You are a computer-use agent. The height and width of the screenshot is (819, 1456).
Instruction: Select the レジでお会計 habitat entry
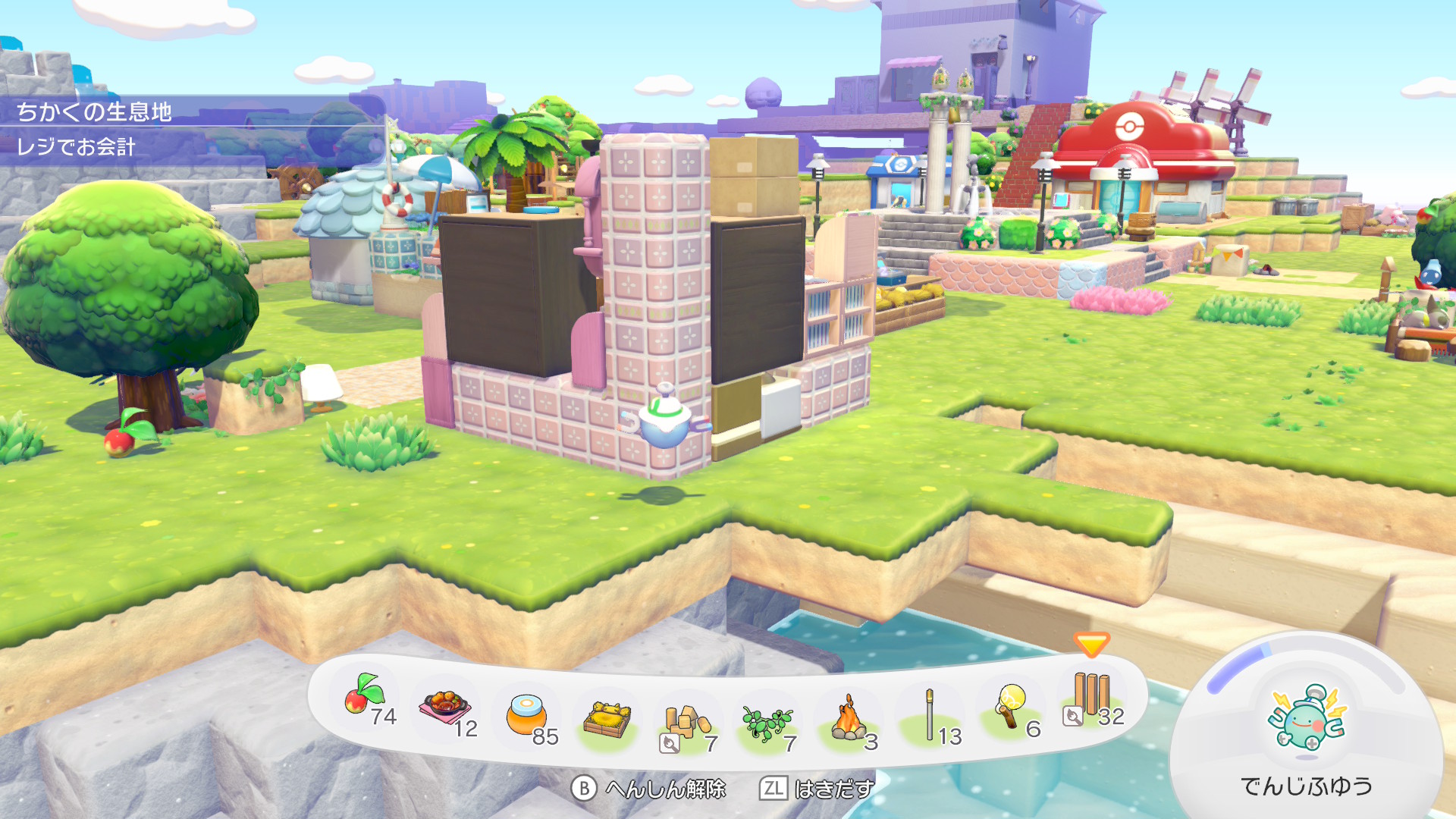point(76,146)
